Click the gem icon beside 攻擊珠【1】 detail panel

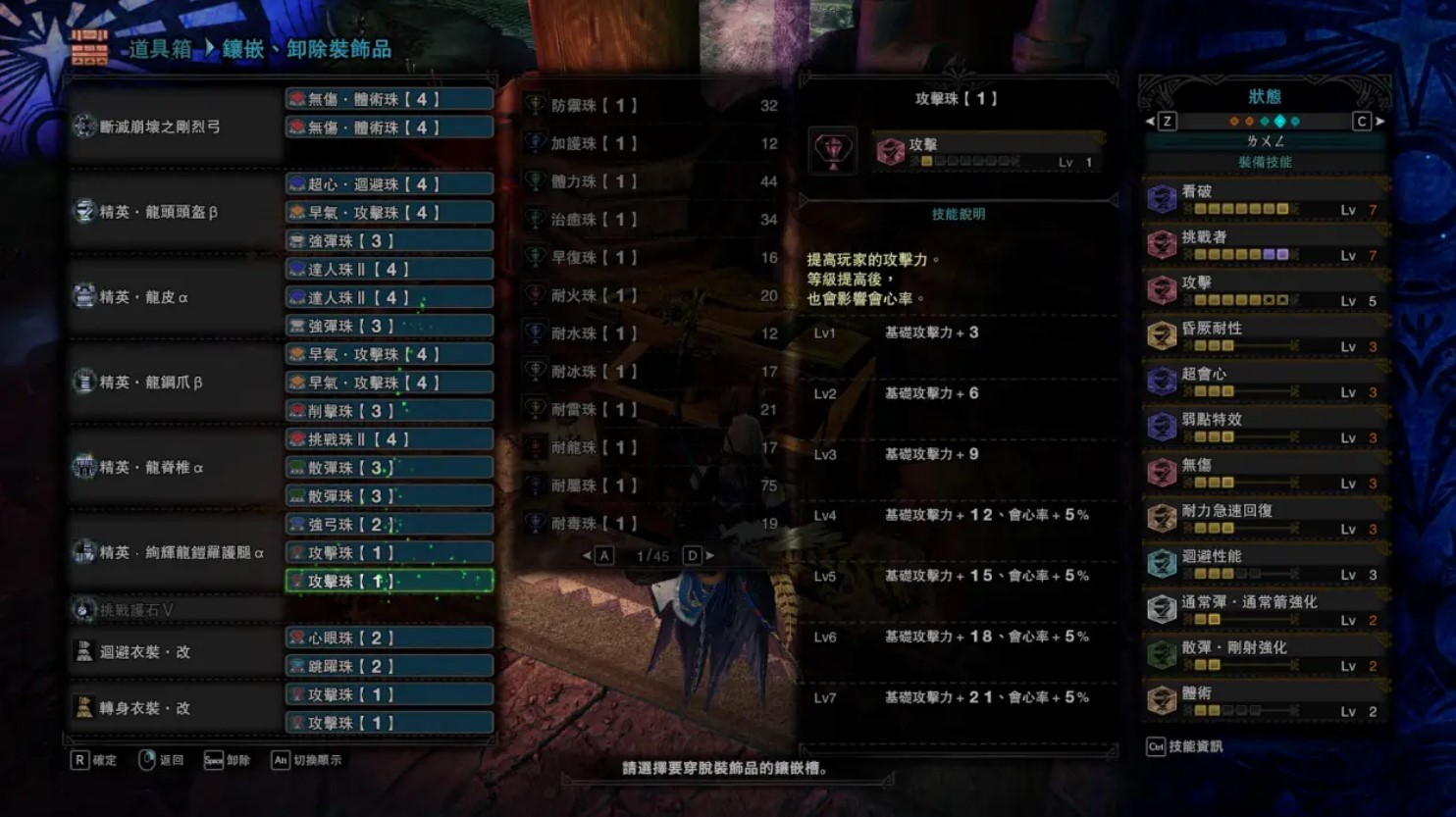[x=833, y=150]
